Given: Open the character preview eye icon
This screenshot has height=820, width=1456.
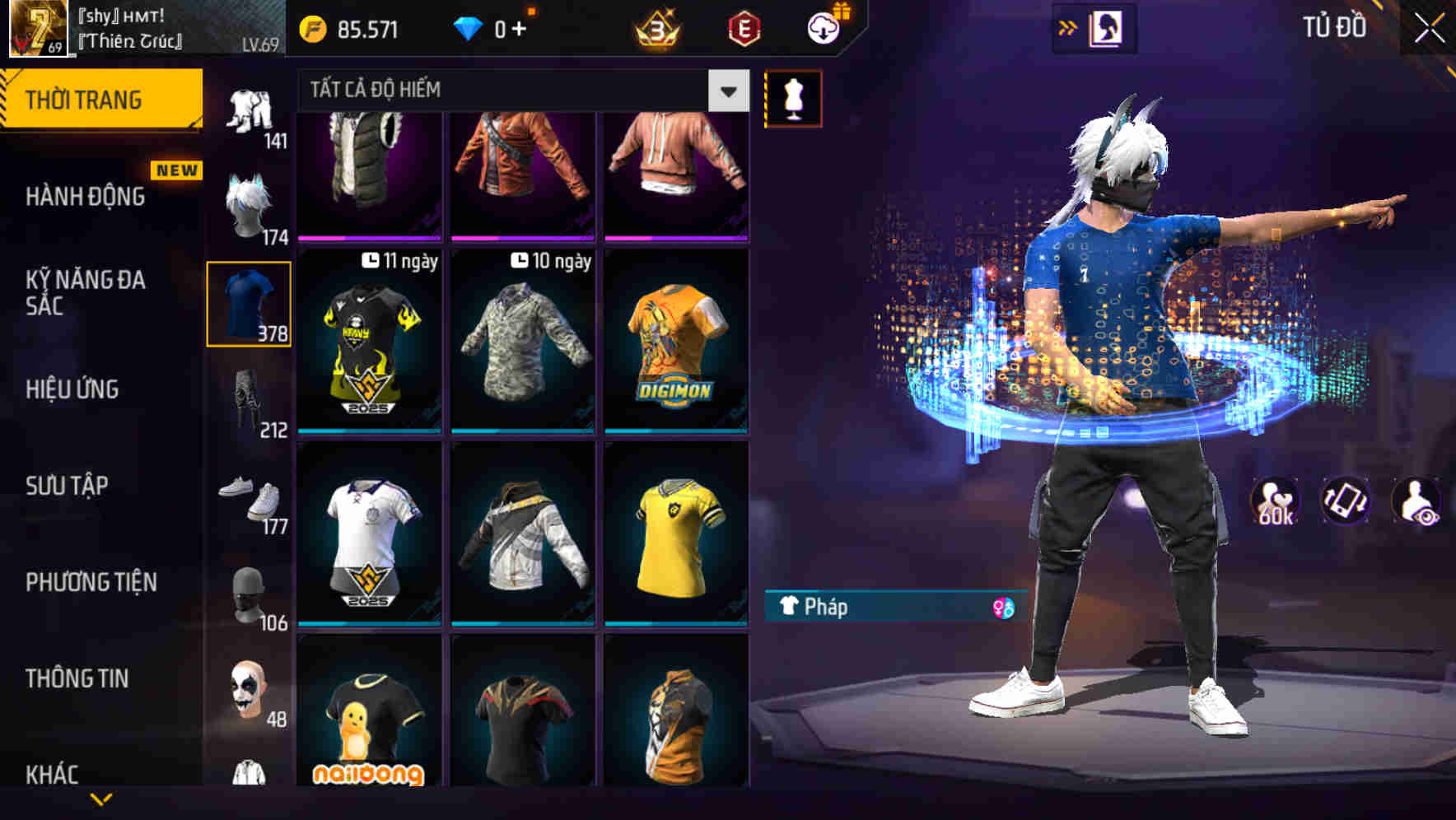Looking at the screenshot, I should pos(1418,501).
